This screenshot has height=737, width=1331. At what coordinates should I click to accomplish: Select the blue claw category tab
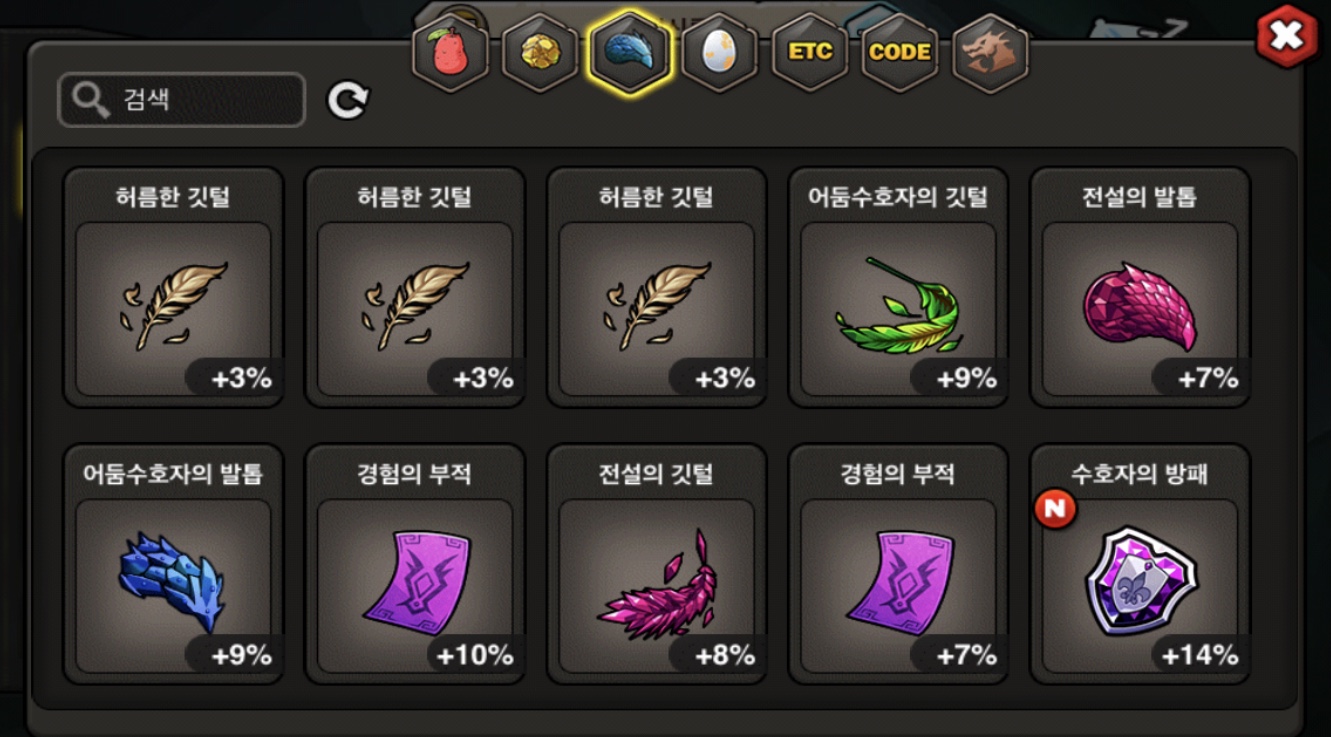pos(629,53)
